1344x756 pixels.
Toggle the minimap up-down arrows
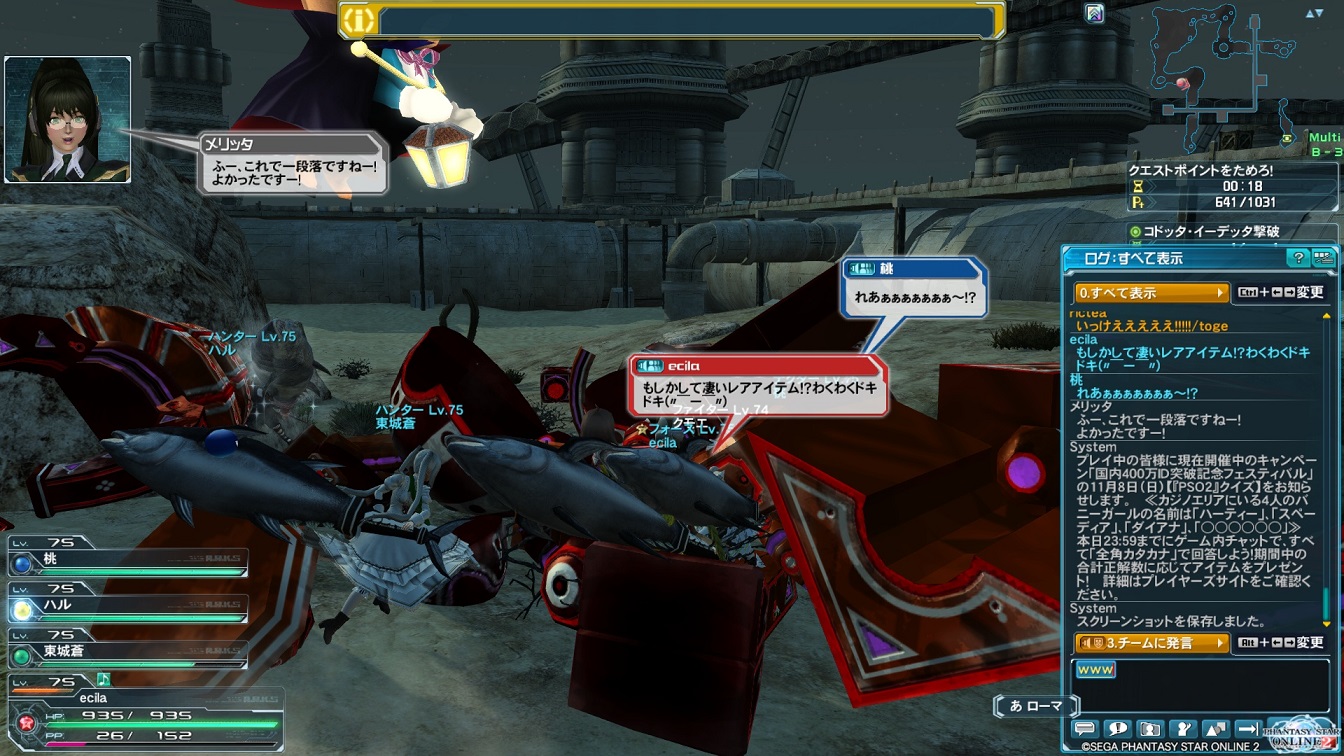[x=1313, y=14]
